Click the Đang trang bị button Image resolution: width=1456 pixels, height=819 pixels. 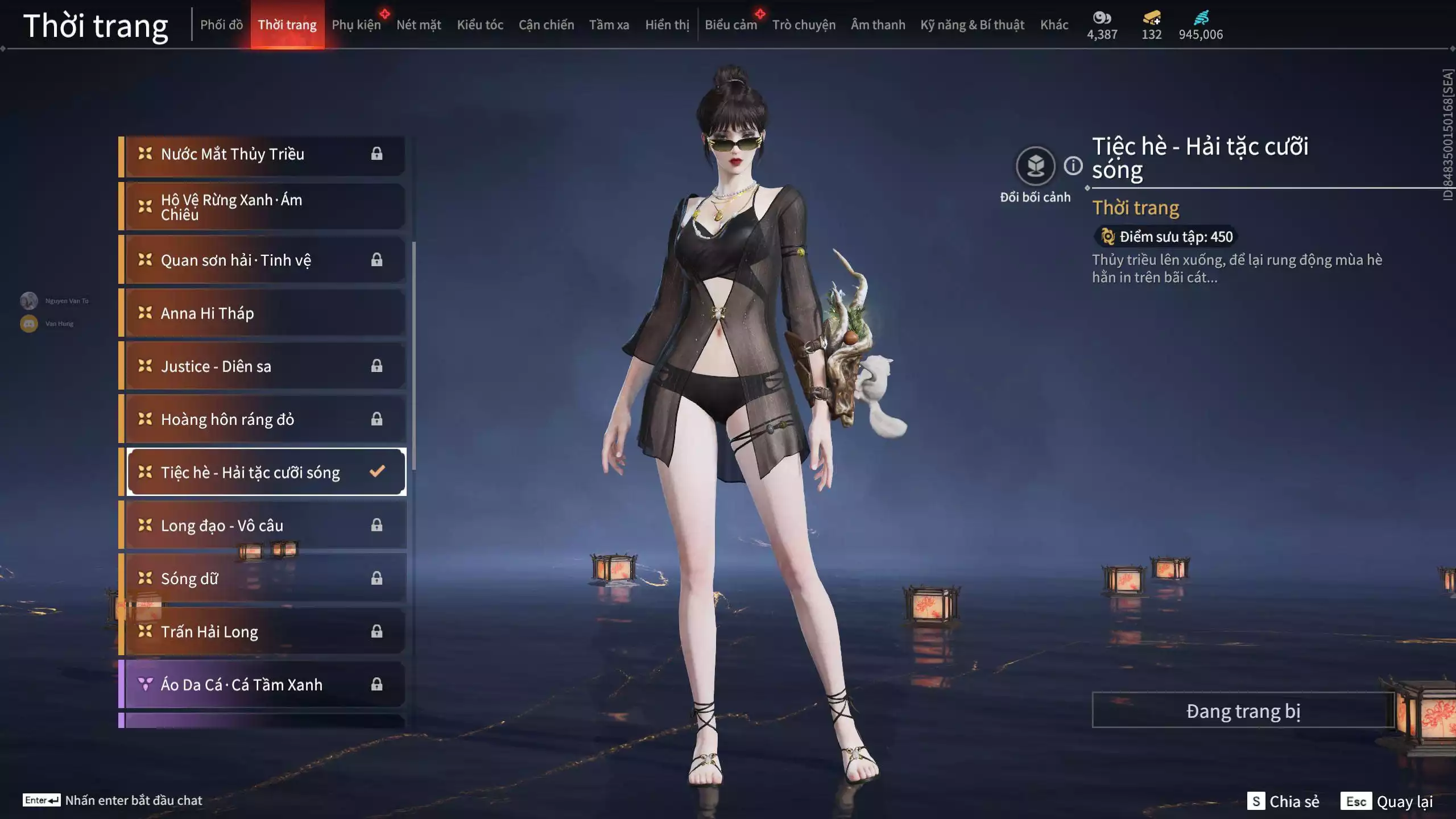pyautogui.click(x=1243, y=711)
